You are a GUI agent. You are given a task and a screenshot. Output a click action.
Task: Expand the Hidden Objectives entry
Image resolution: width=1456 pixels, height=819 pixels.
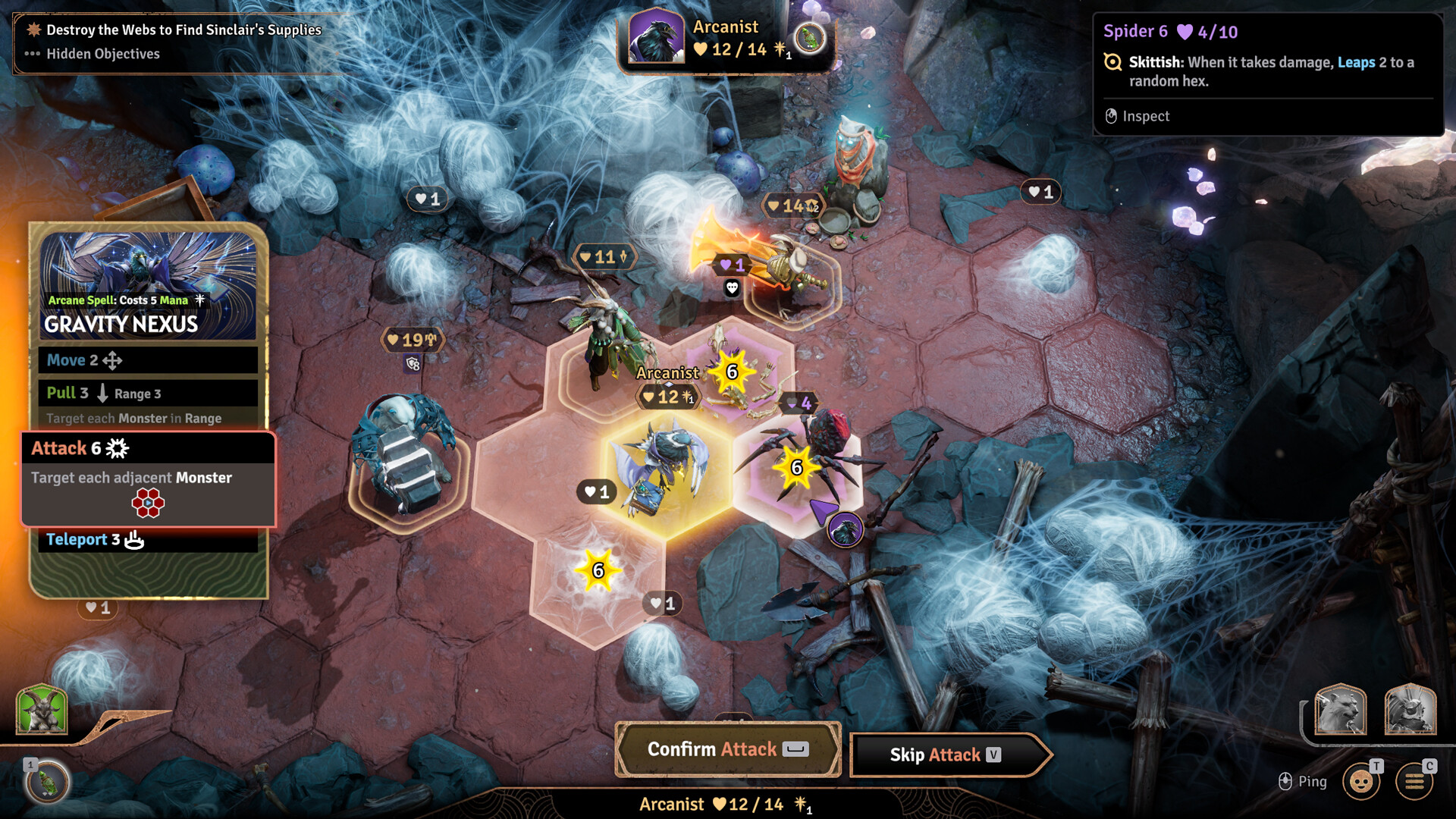(x=102, y=54)
